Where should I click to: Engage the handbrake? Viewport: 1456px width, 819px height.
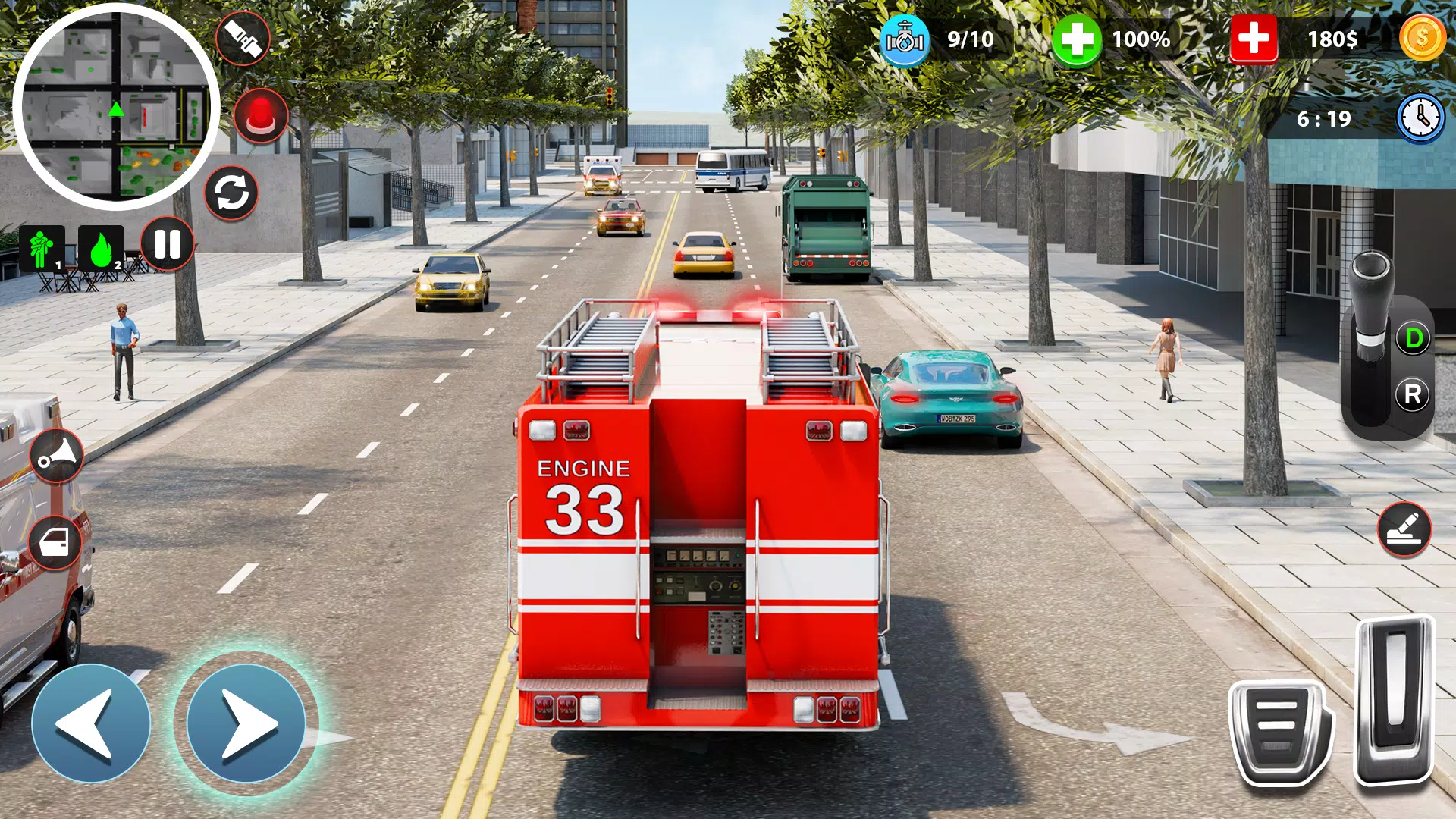pyautogui.click(x=1407, y=530)
